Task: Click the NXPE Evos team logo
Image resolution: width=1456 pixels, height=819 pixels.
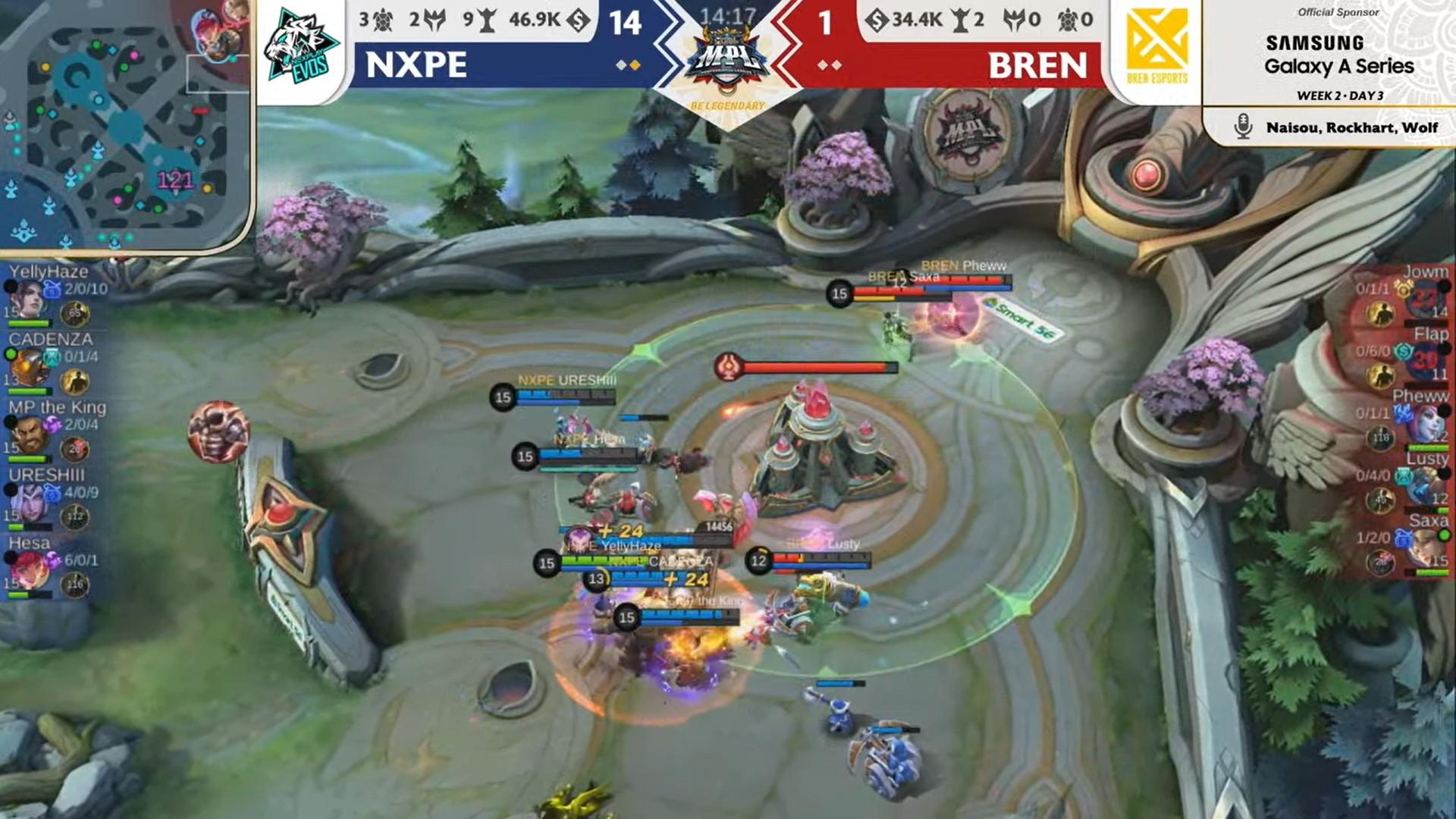Action: coord(302,42)
